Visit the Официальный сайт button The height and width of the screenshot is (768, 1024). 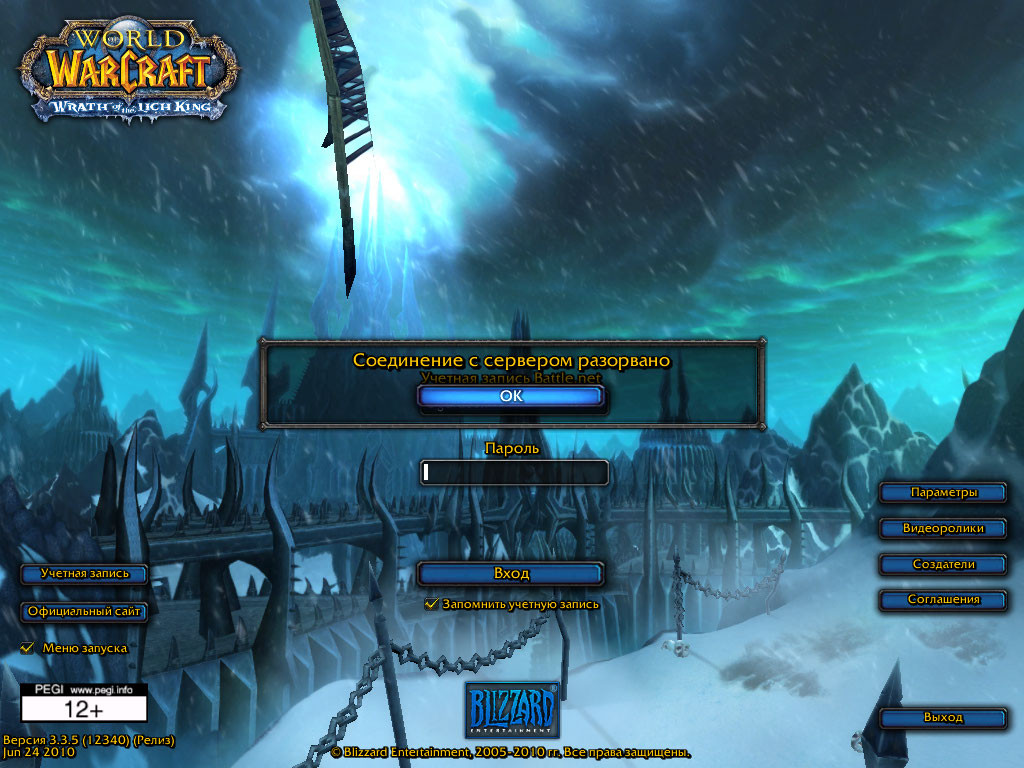tap(85, 611)
